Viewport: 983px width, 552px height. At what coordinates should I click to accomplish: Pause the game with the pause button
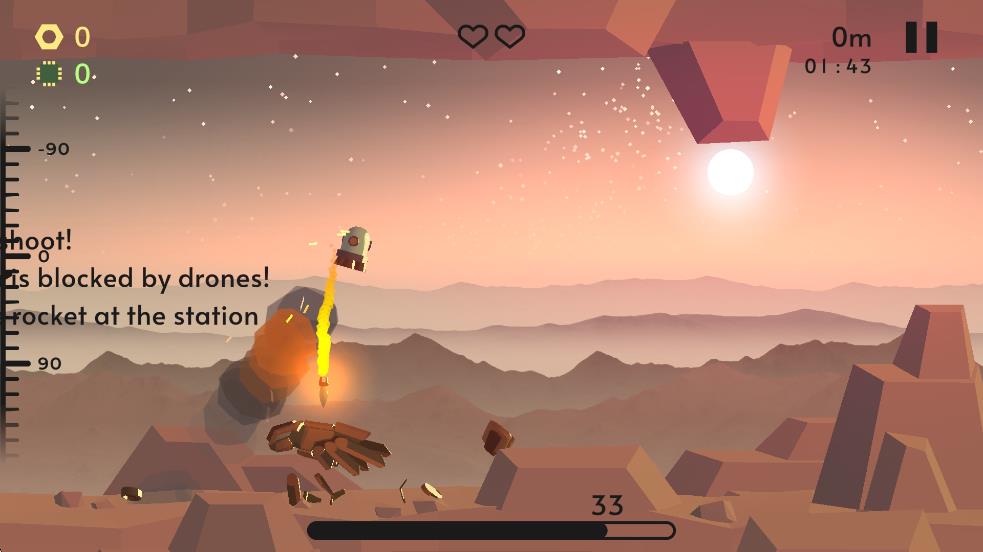[921, 38]
